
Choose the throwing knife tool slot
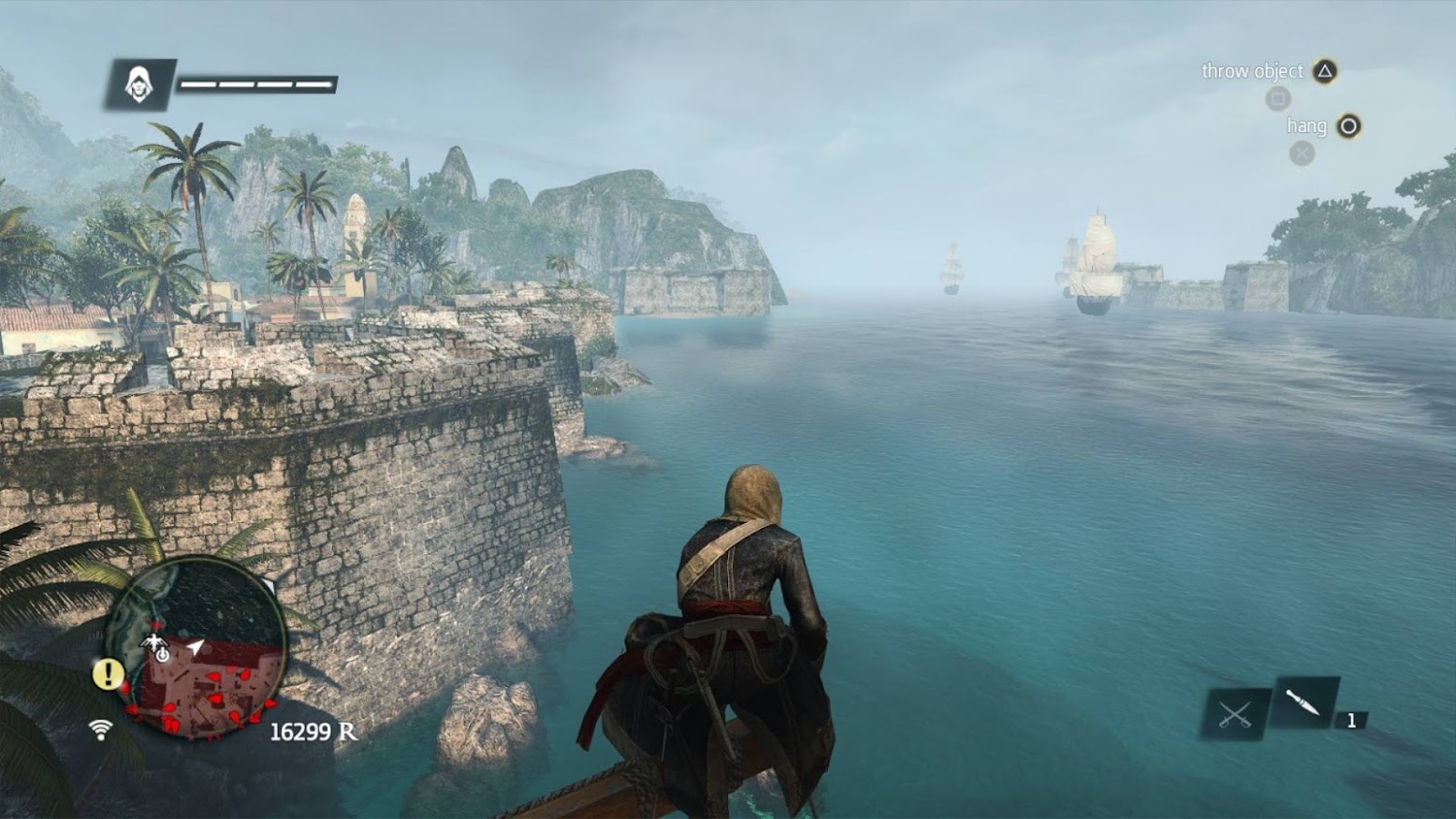tap(1304, 702)
